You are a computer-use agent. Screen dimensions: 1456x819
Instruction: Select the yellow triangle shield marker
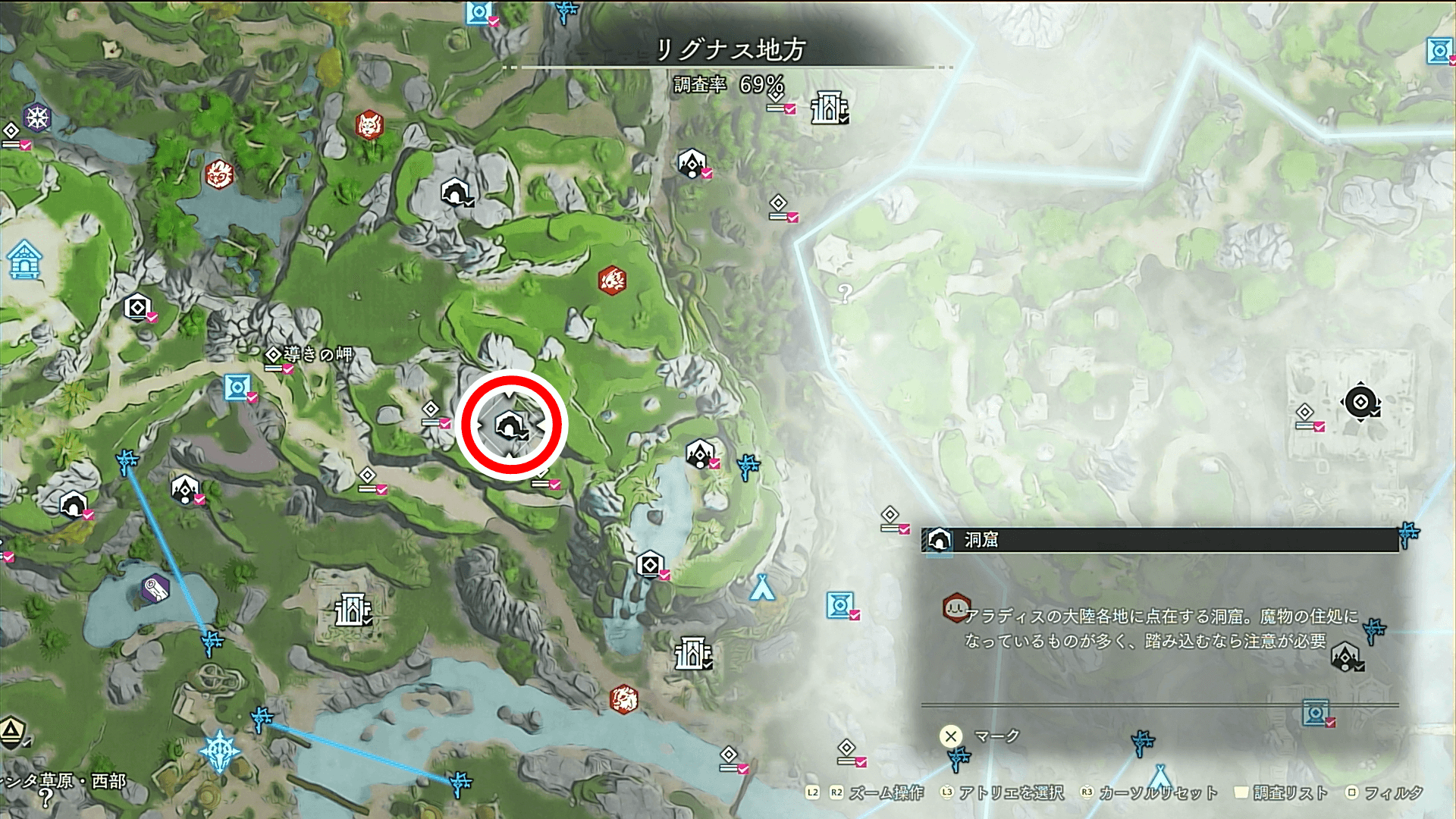12,731
